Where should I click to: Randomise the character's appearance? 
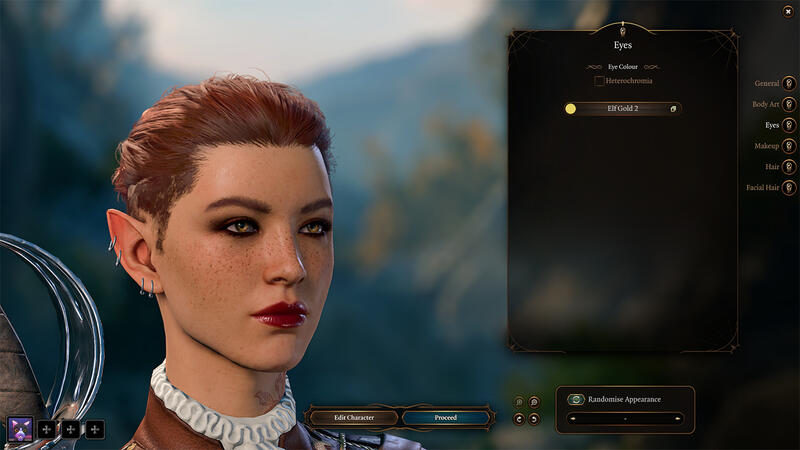(577, 399)
